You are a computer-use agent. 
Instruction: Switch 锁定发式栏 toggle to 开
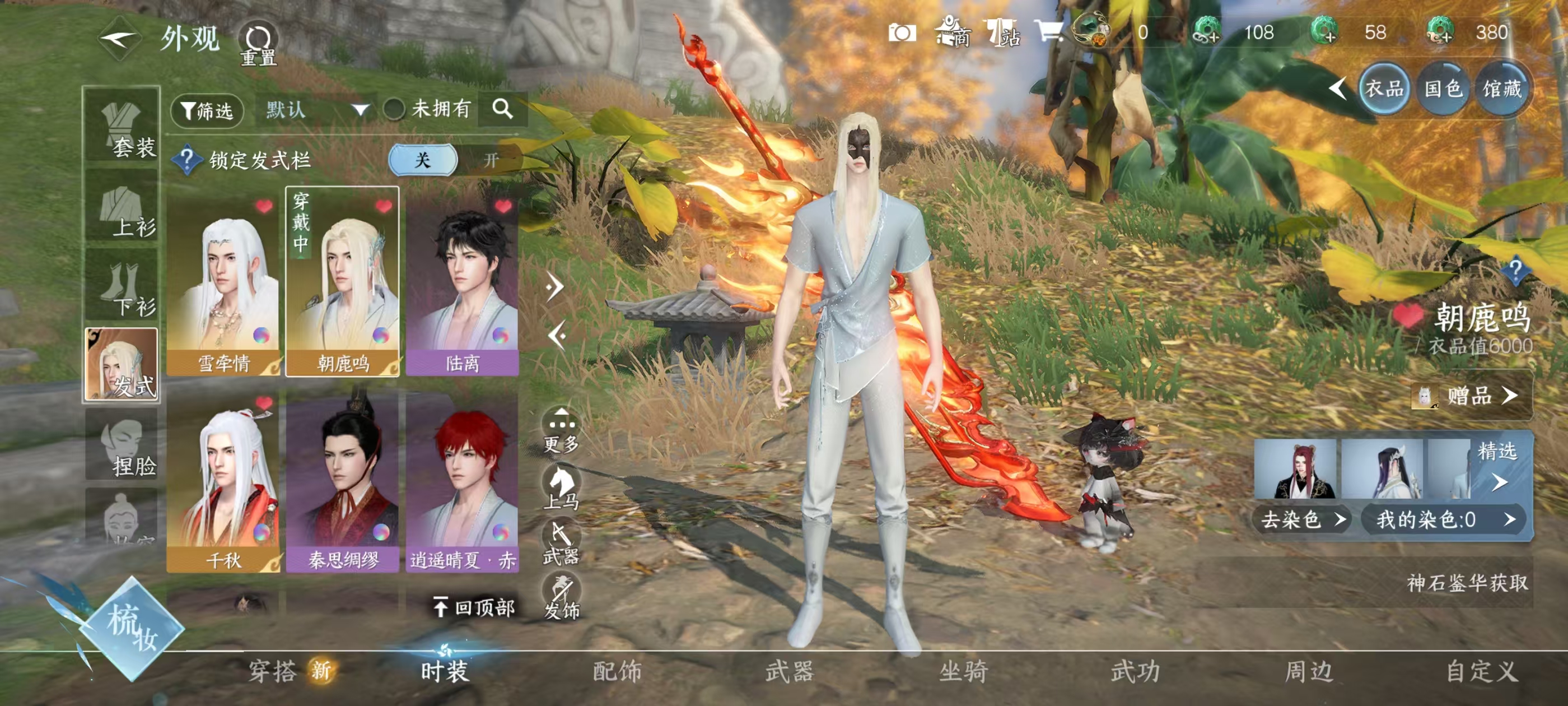tap(491, 160)
